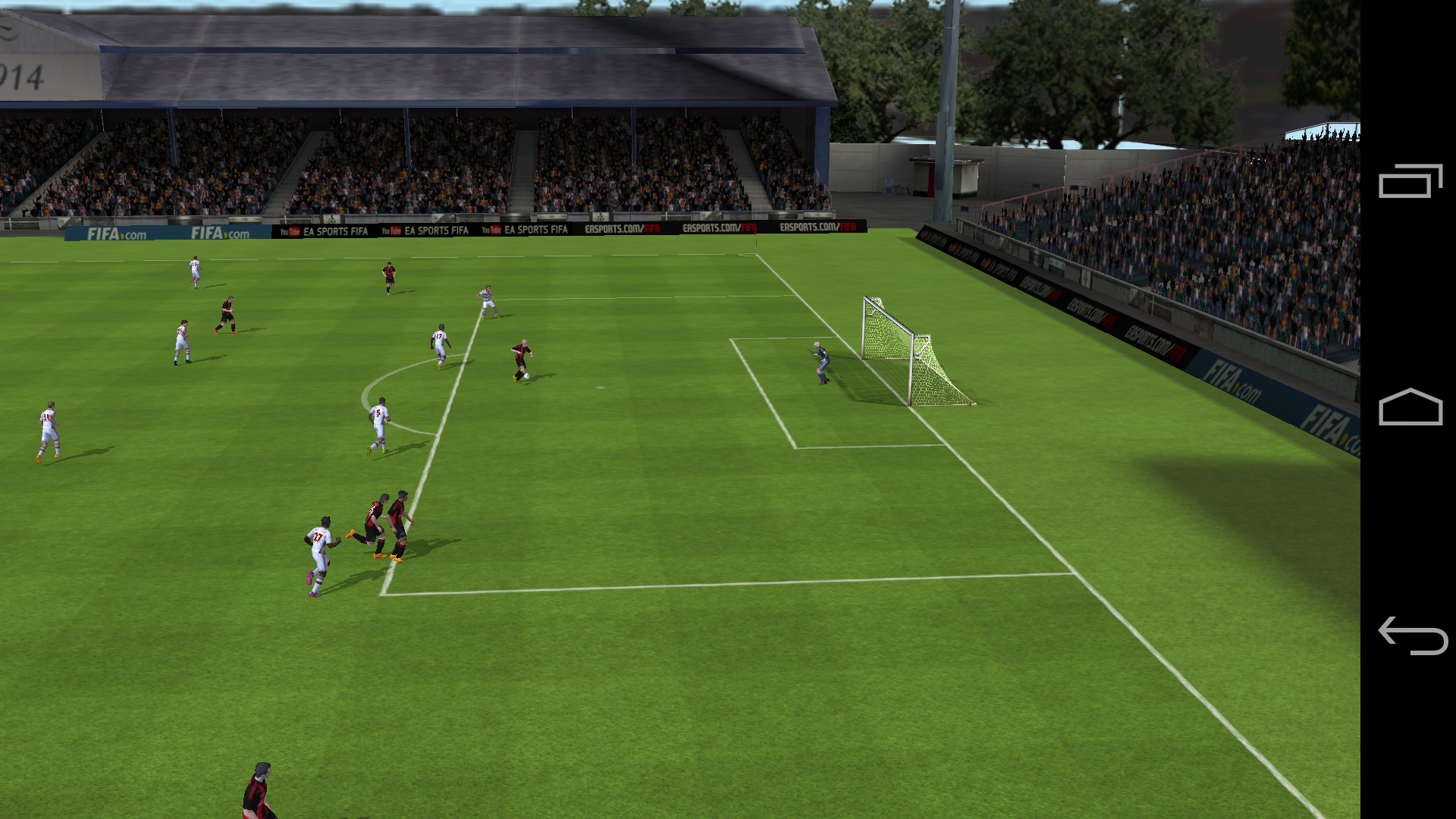
Task: Tap the Android back arrow
Action: (x=1411, y=635)
